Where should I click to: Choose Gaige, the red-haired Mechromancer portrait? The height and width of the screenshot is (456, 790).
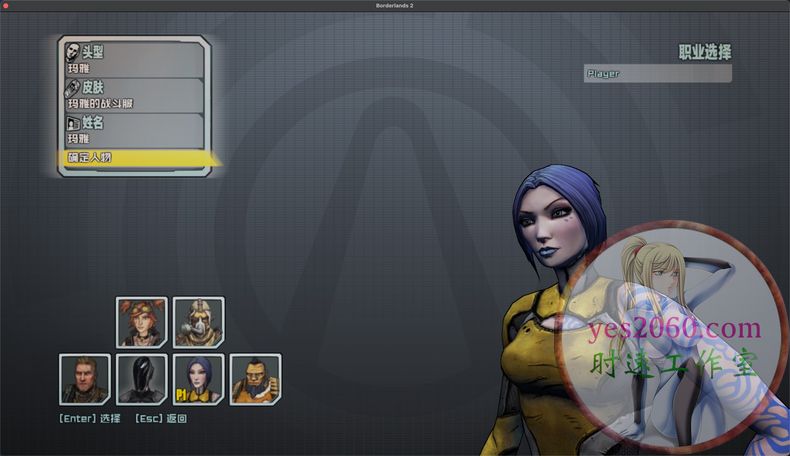(x=141, y=322)
